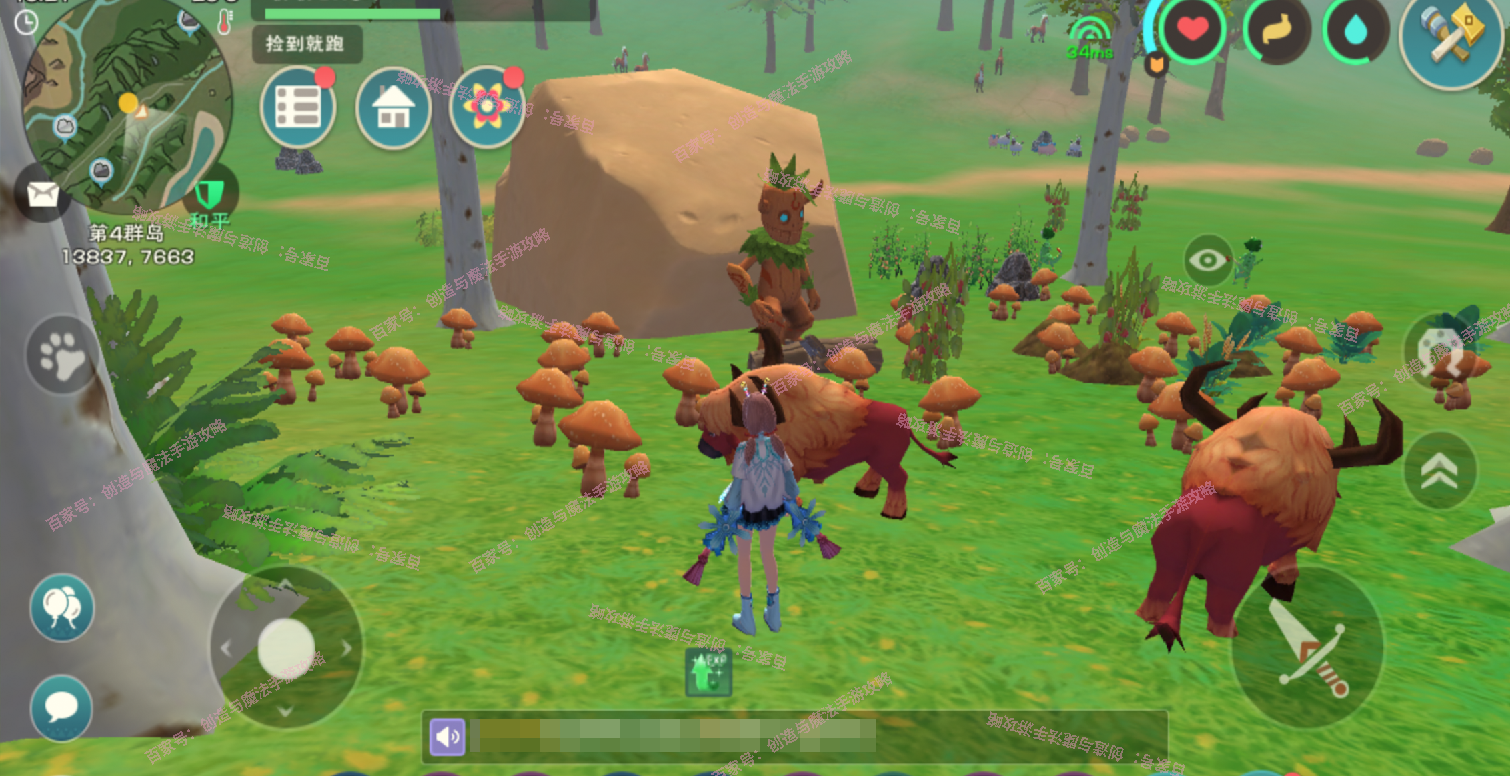This screenshot has width=1510, height=776.
Task: Toggle the 和平 peace mode shield
Action: [x=210, y=194]
